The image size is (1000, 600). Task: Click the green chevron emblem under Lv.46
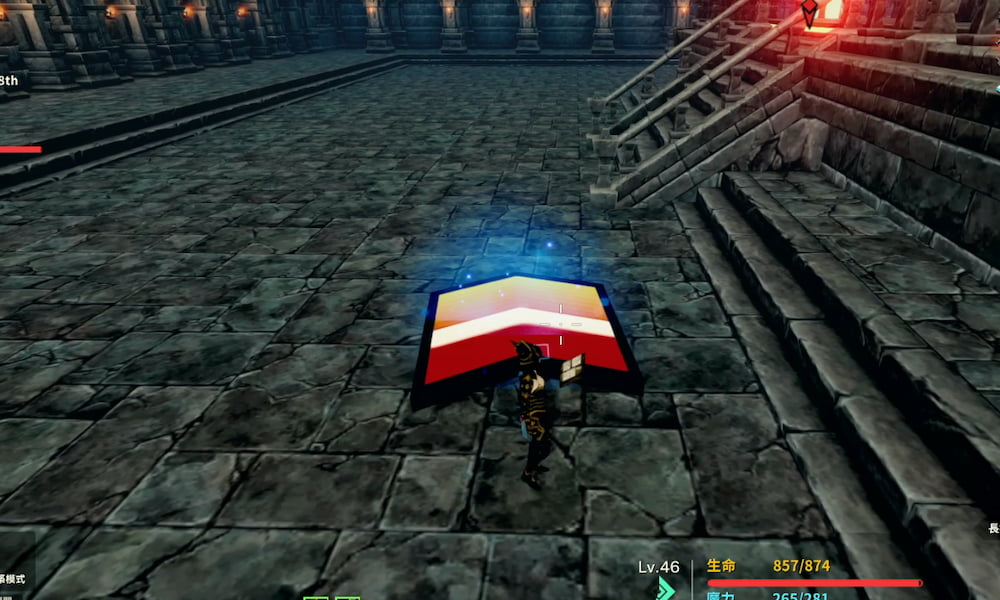(x=665, y=589)
